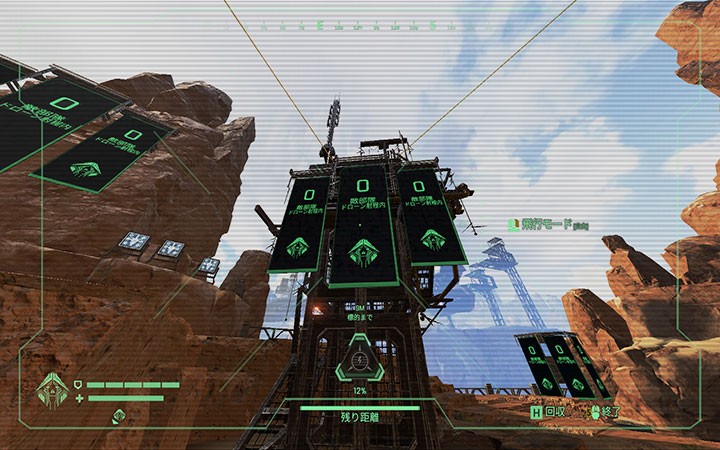Select the small diamond item icon below health
The width and height of the screenshot is (720, 450).
[118, 415]
